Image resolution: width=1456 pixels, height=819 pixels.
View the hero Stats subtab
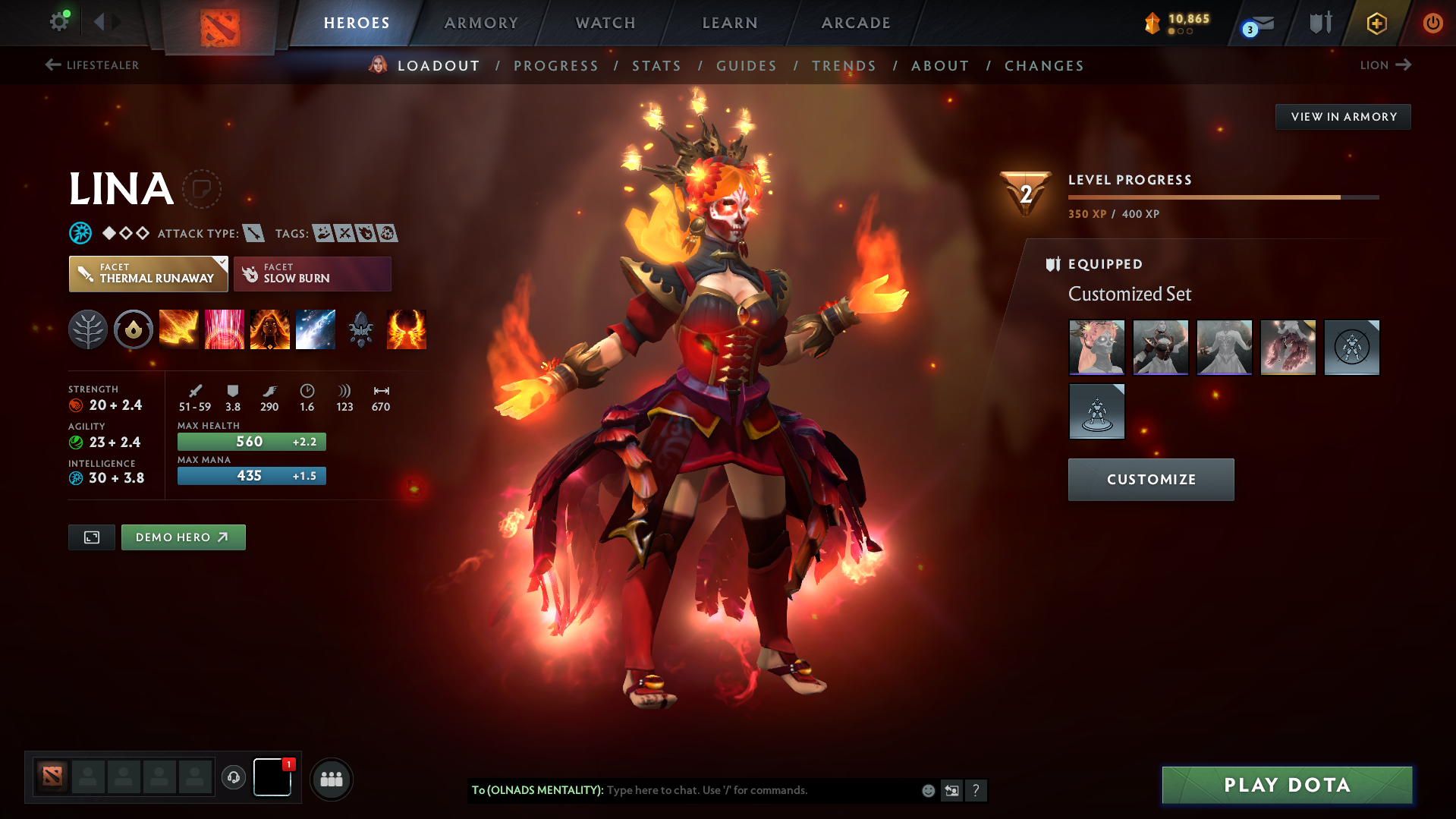click(656, 66)
